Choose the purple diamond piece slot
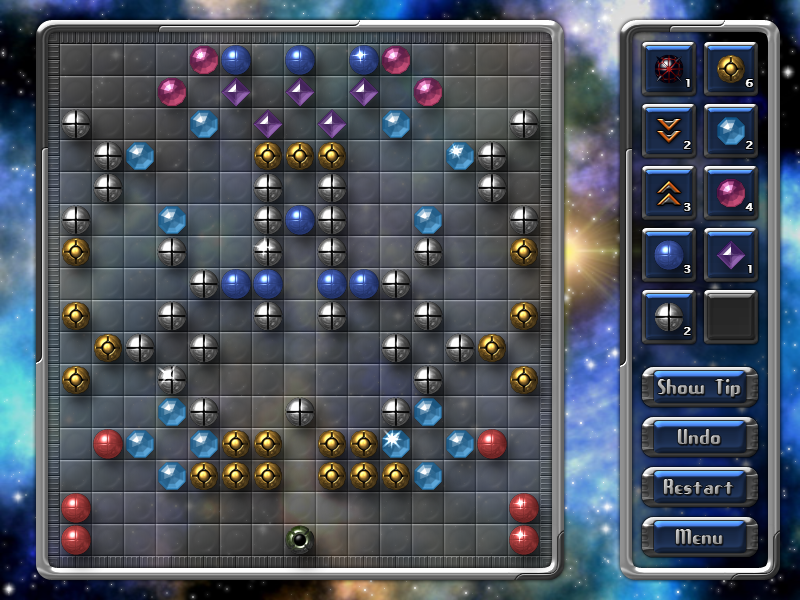 [x=730, y=254]
